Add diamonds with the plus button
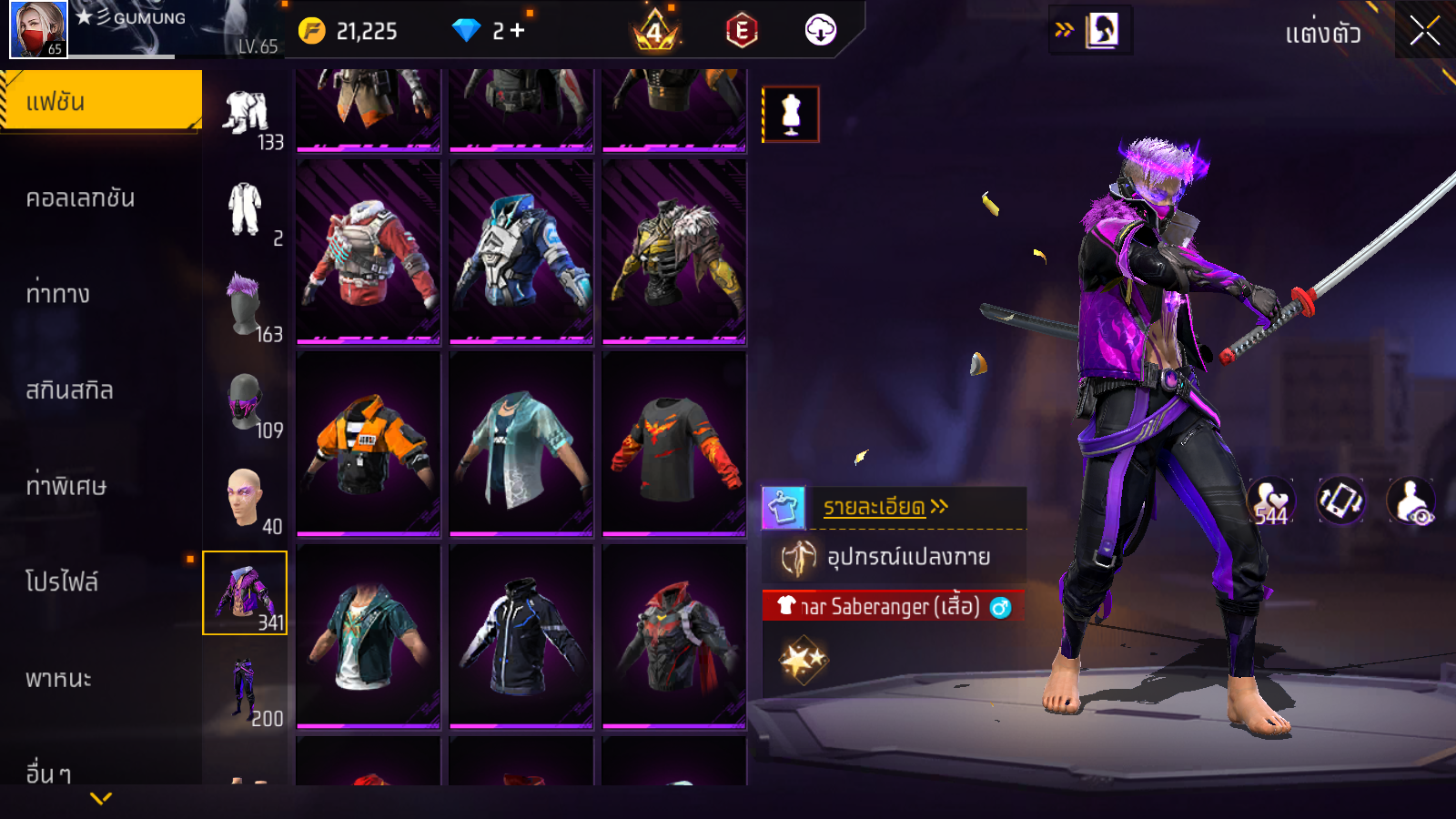 [518, 31]
